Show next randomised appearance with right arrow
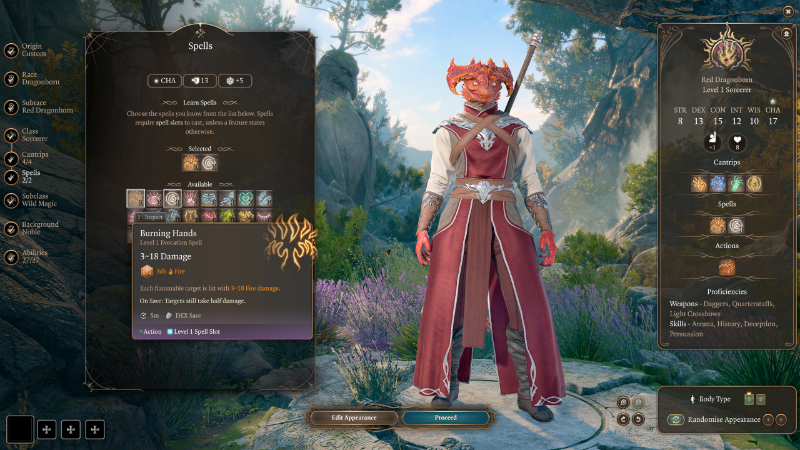Screen dimensions: 800x450 783,420
